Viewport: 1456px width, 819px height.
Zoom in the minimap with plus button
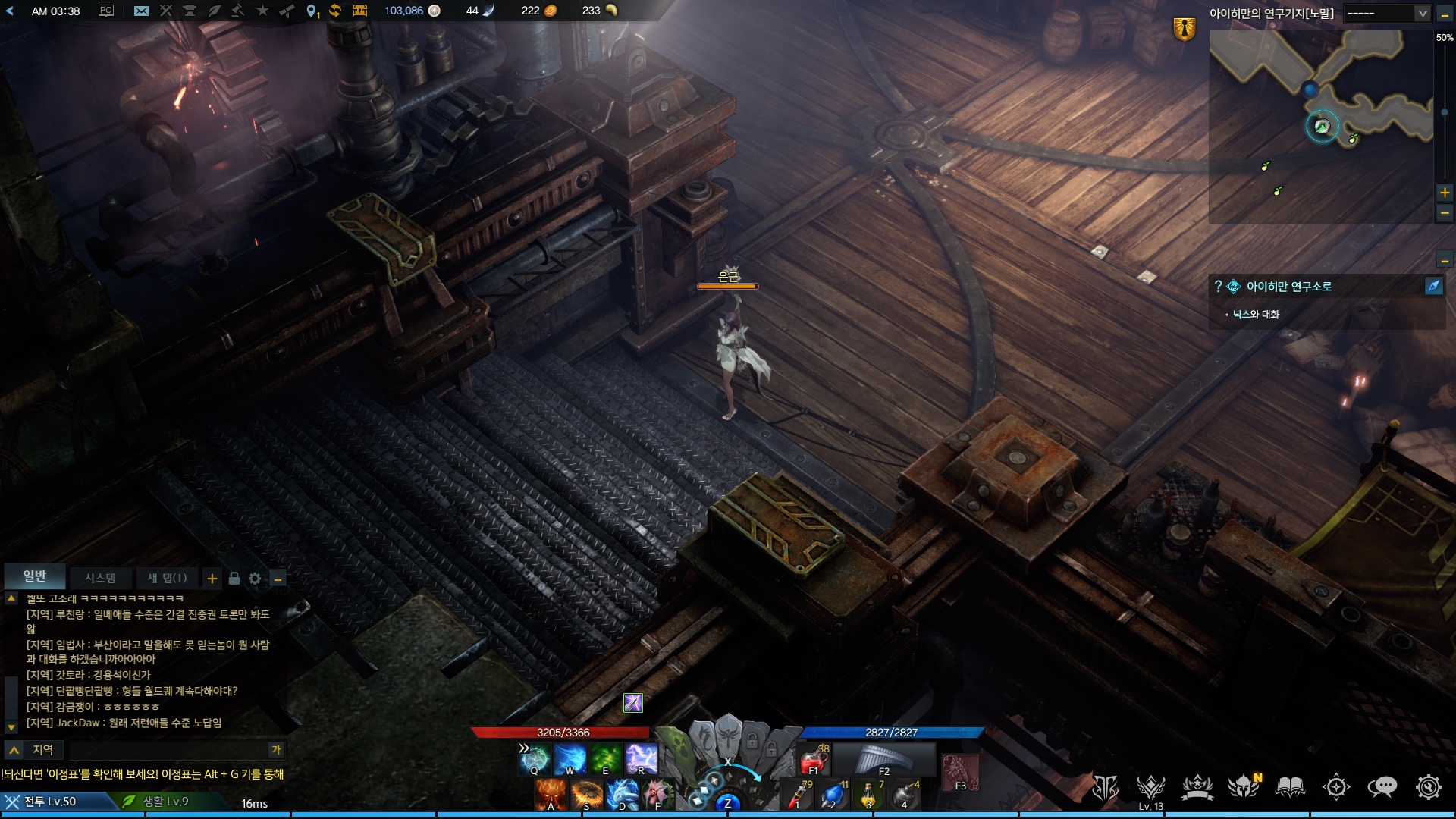tap(1445, 193)
